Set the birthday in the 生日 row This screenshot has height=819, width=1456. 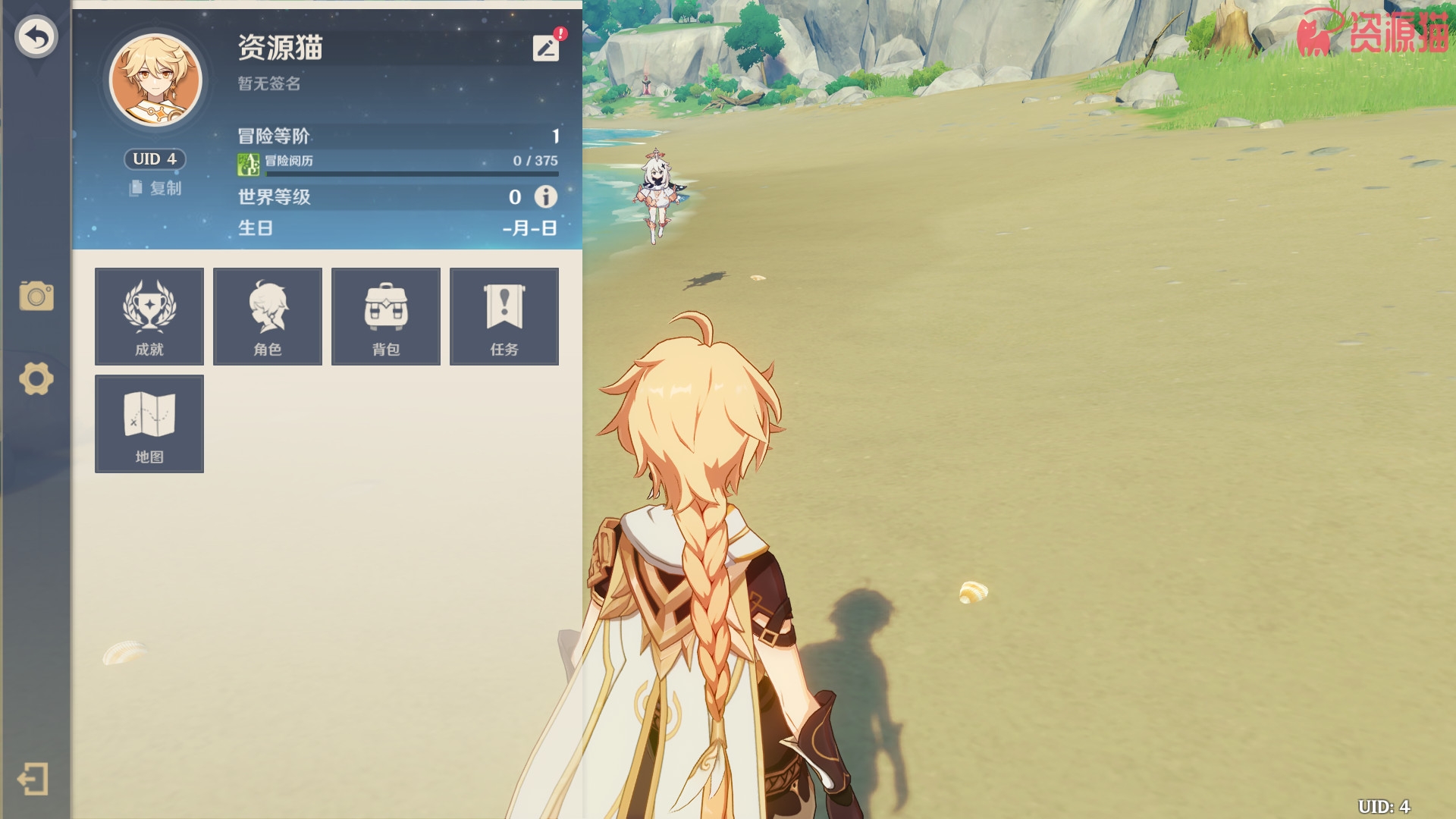[529, 228]
